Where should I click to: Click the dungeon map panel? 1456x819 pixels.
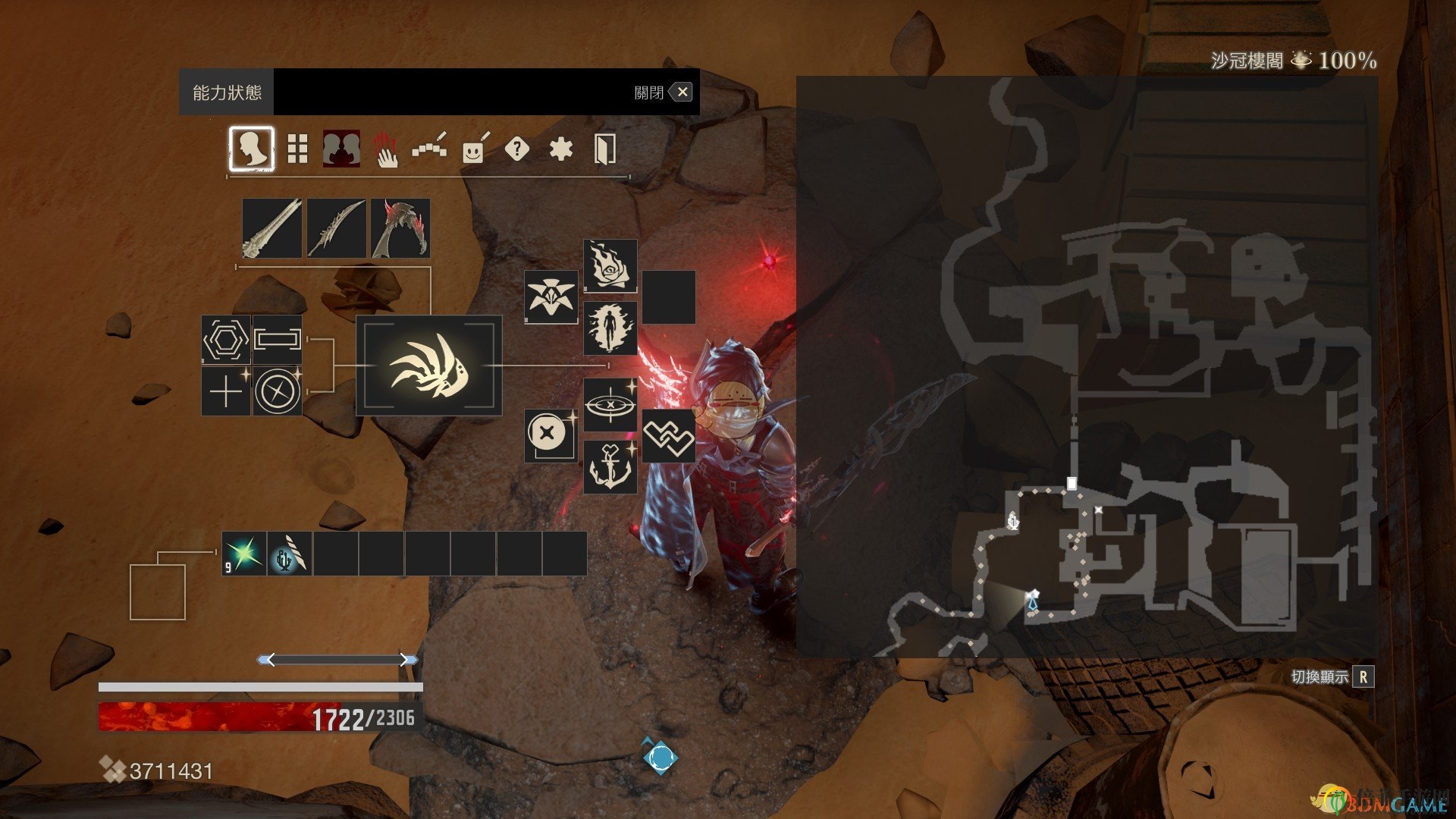(1086, 366)
